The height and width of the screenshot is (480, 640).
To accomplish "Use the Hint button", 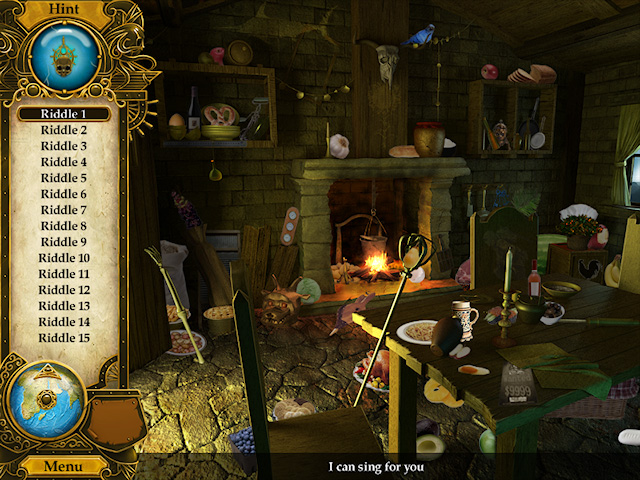I will (x=61, y=8).
